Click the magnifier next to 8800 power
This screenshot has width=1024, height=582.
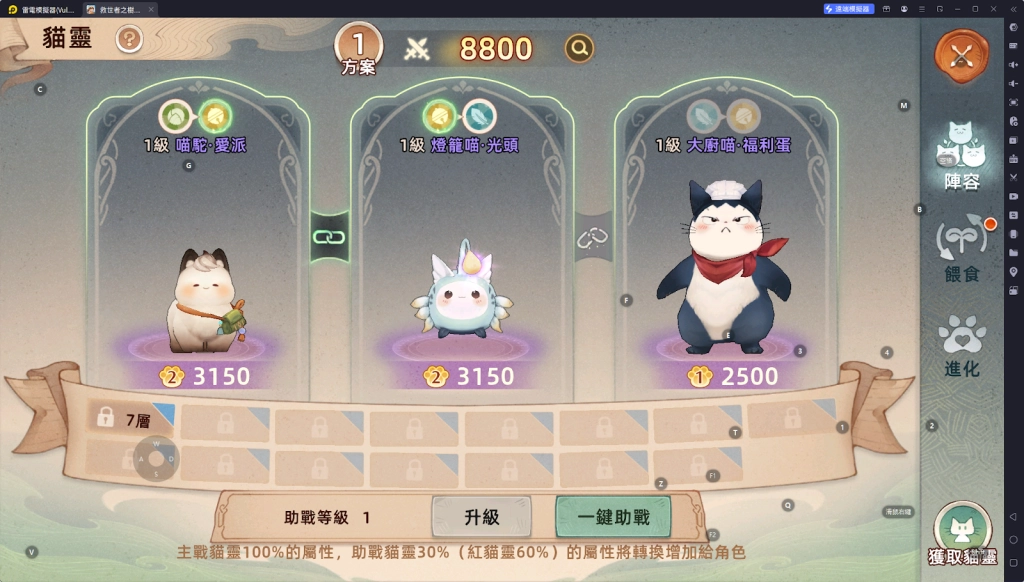(x=579, y=48)
